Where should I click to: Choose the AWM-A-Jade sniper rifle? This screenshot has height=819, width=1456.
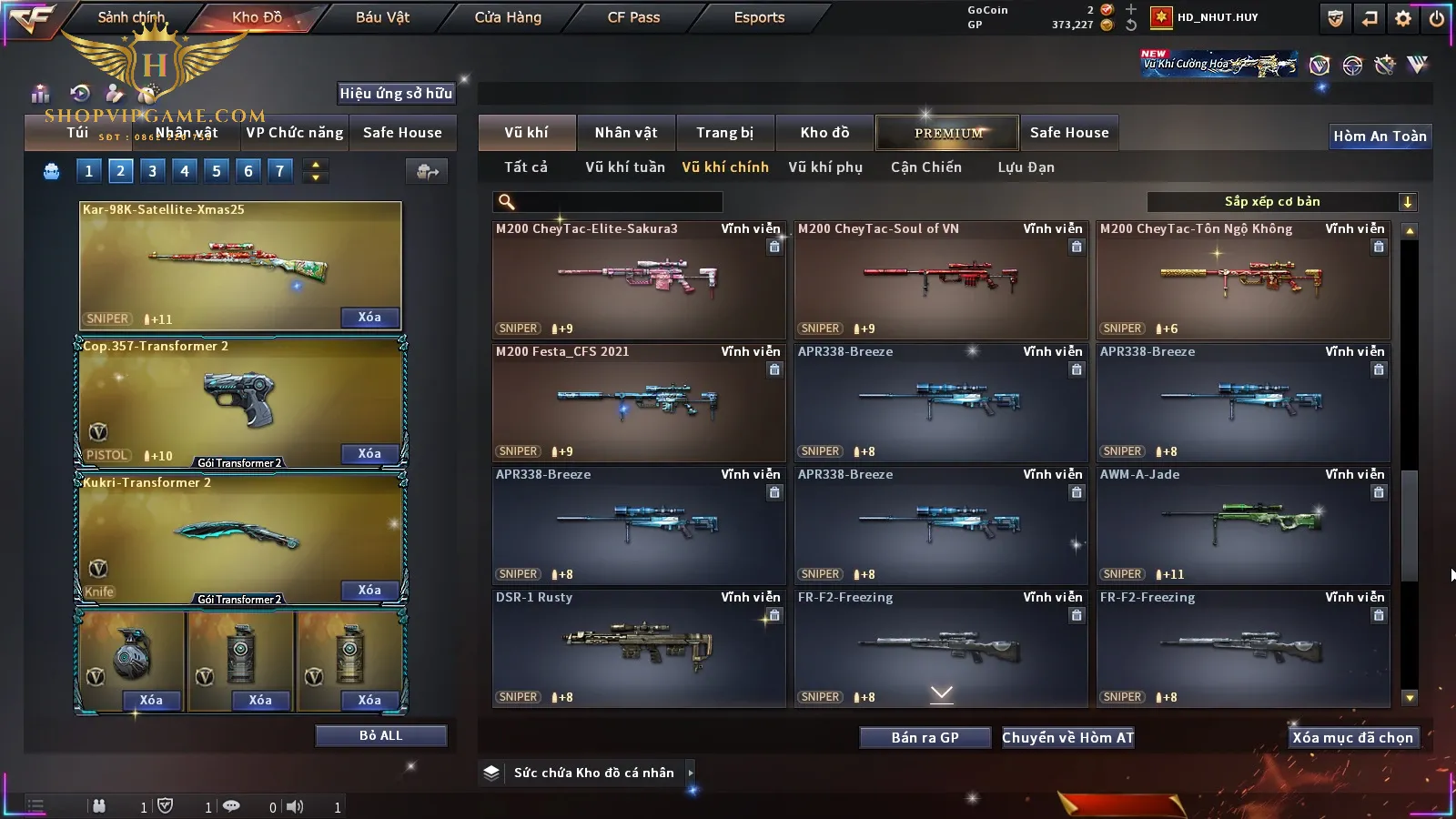(1242, 526)
